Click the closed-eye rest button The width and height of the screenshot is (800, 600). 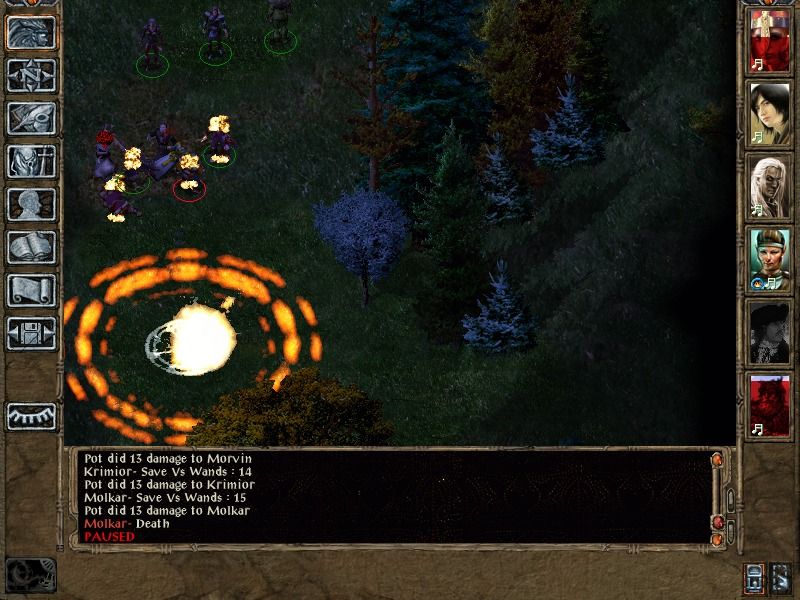tap(31, 416)
